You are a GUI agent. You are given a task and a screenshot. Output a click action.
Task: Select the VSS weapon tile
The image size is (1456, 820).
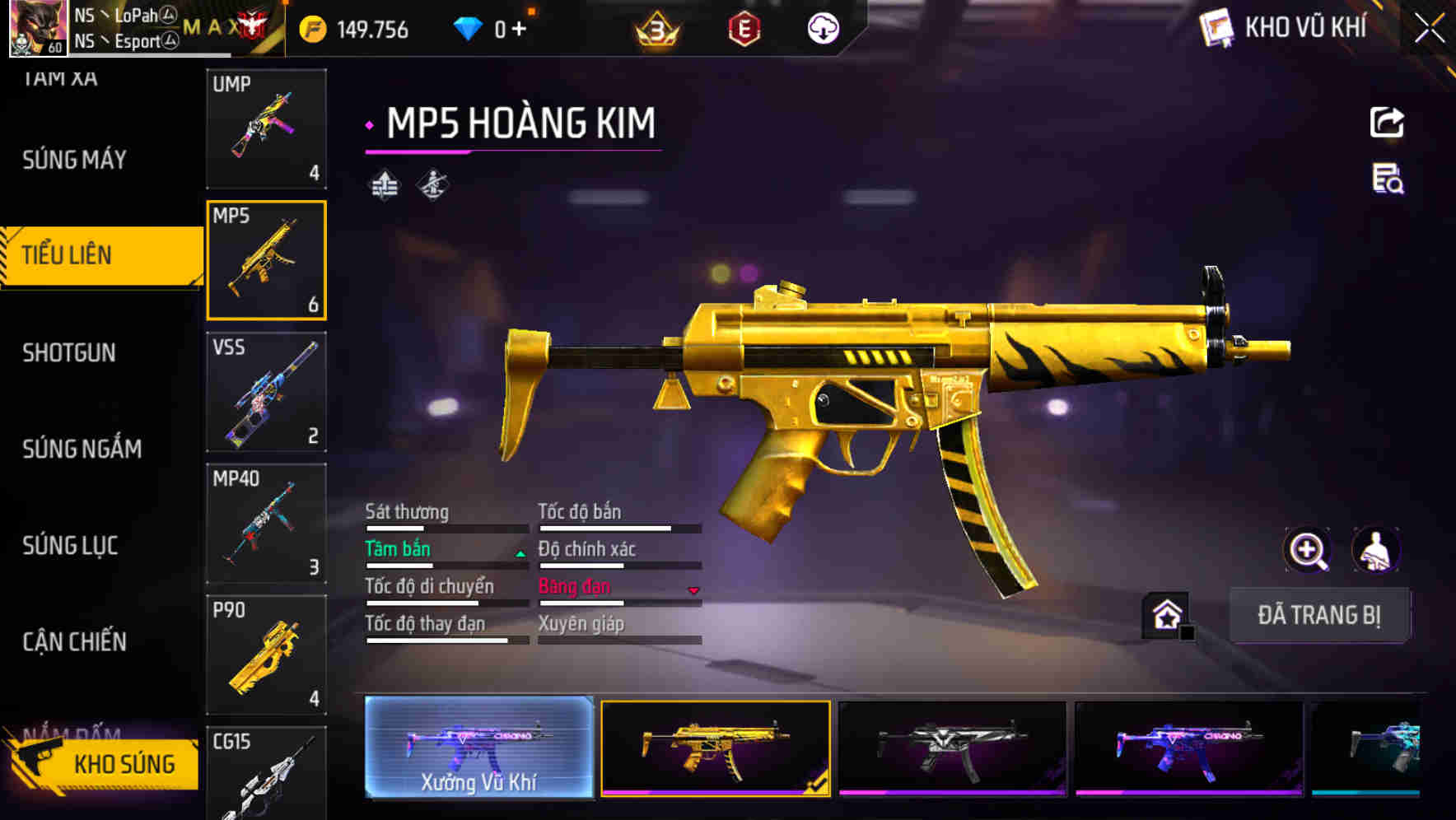click(266, 392)
